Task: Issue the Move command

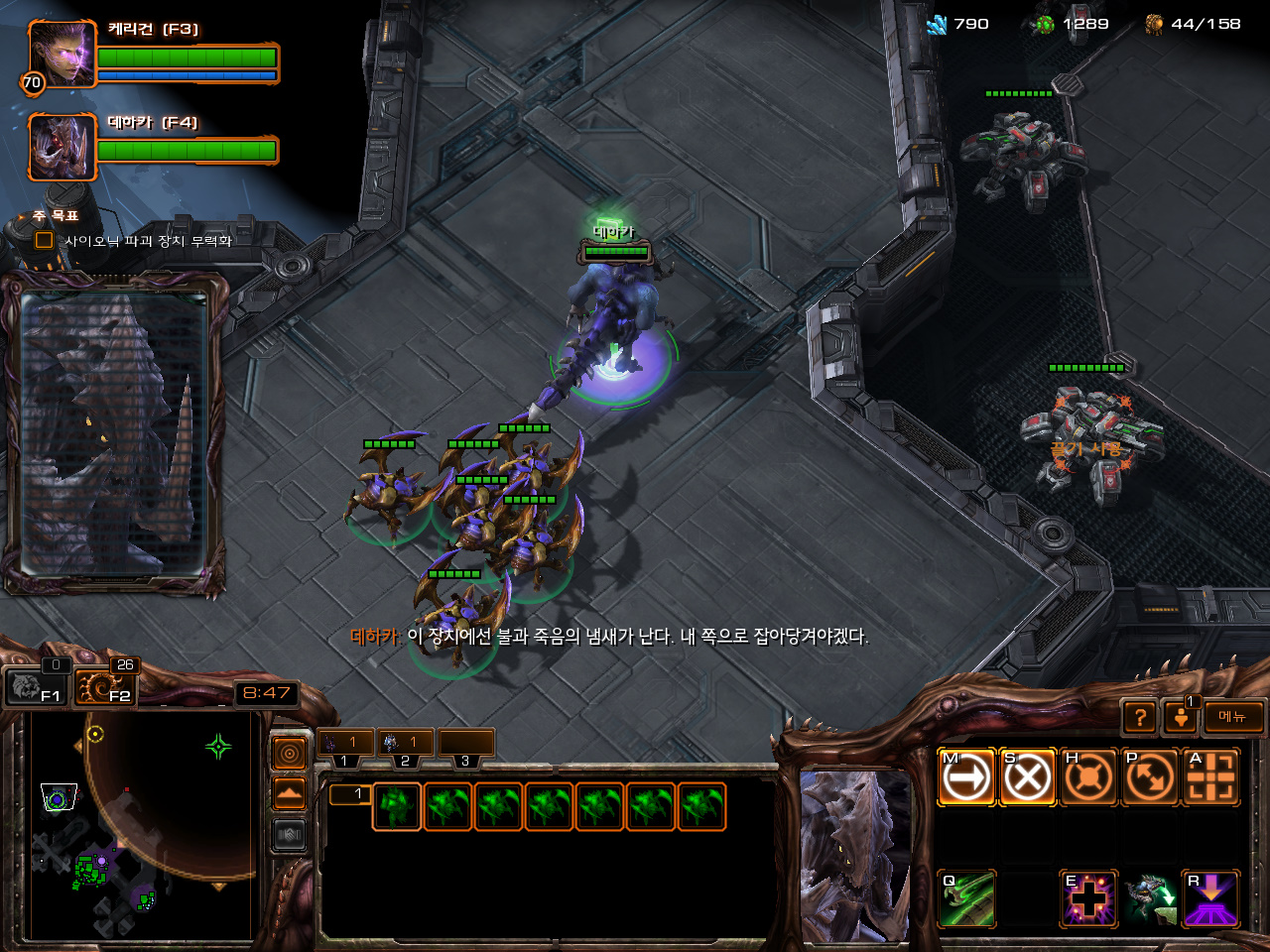Action: pos(966,777)
